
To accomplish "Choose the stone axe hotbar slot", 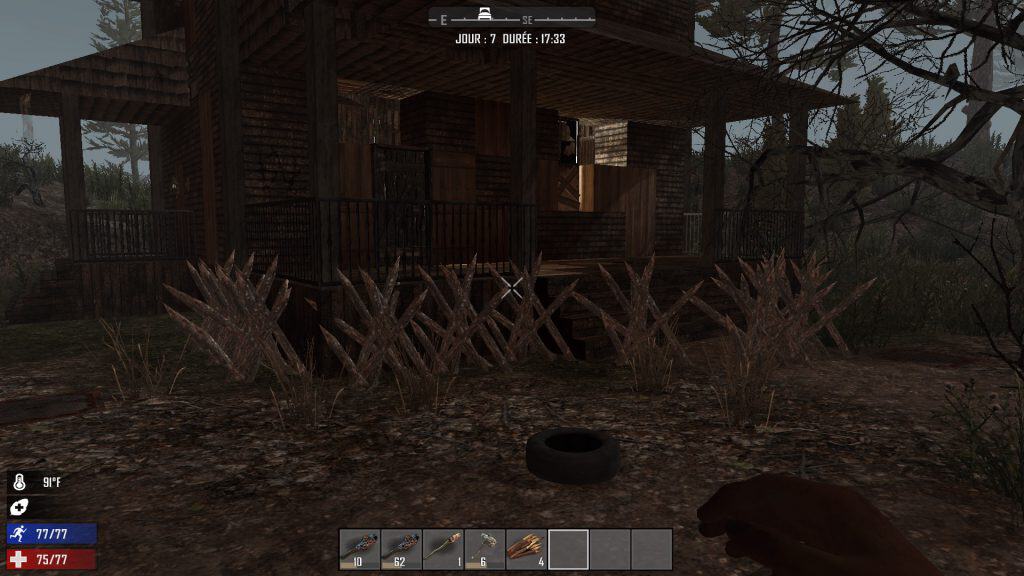I will click(485, 549).
